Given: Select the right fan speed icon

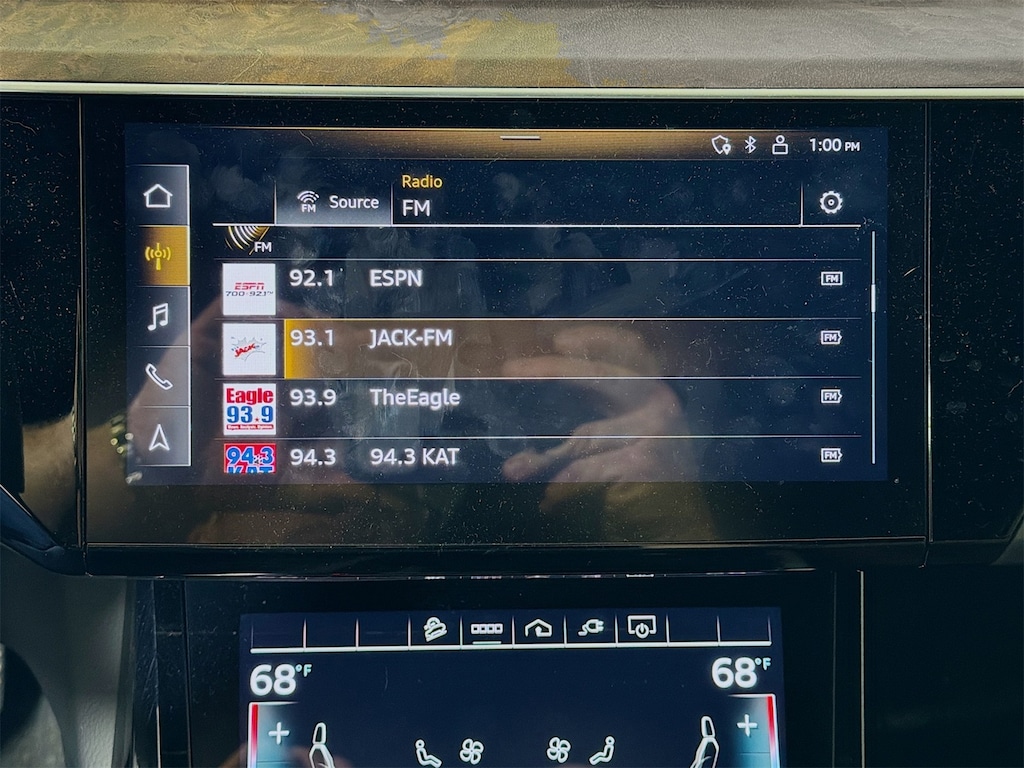Looking at the screenshot, I should tap(558, 749).
